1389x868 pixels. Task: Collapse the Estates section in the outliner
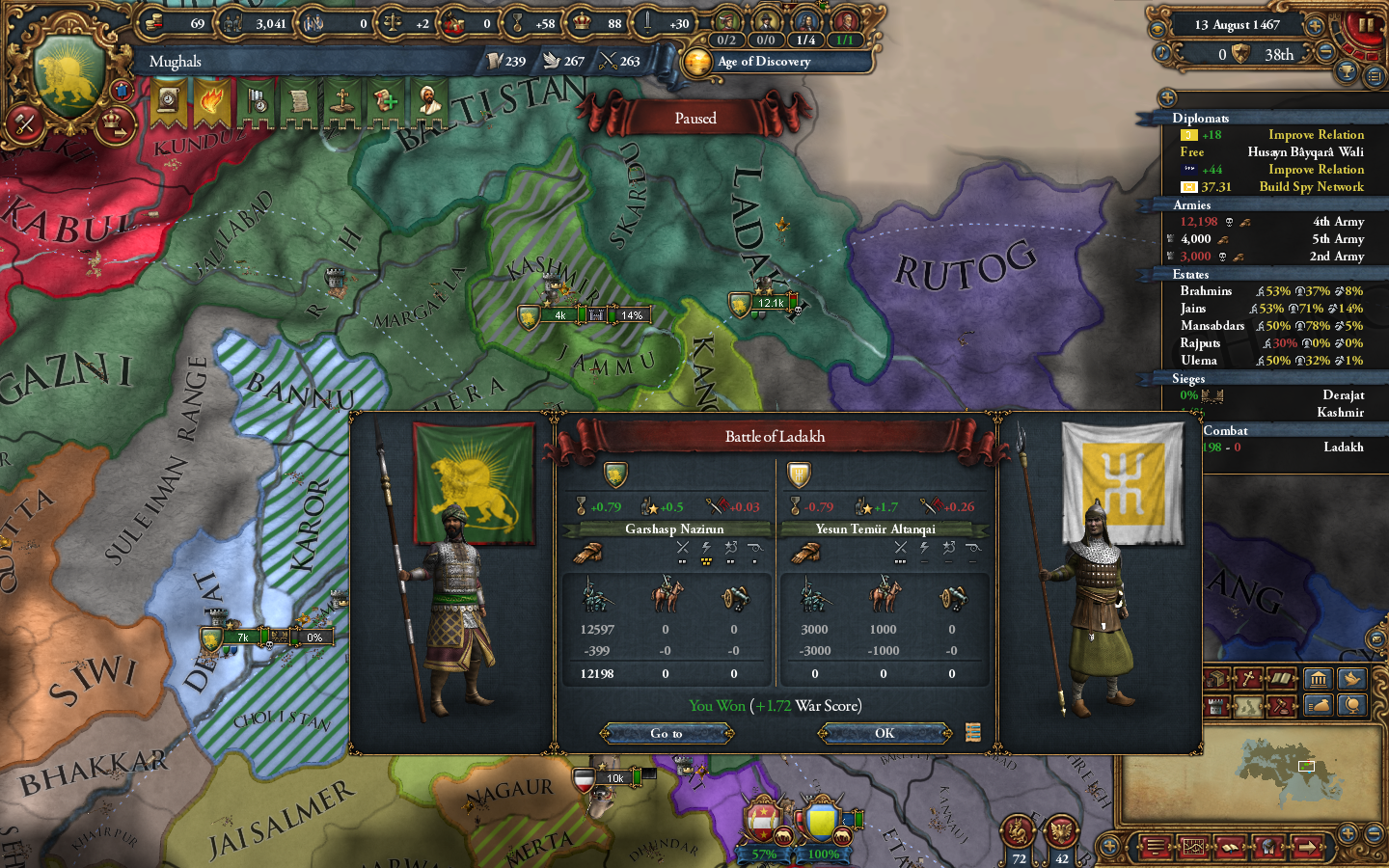point(1190,274)
